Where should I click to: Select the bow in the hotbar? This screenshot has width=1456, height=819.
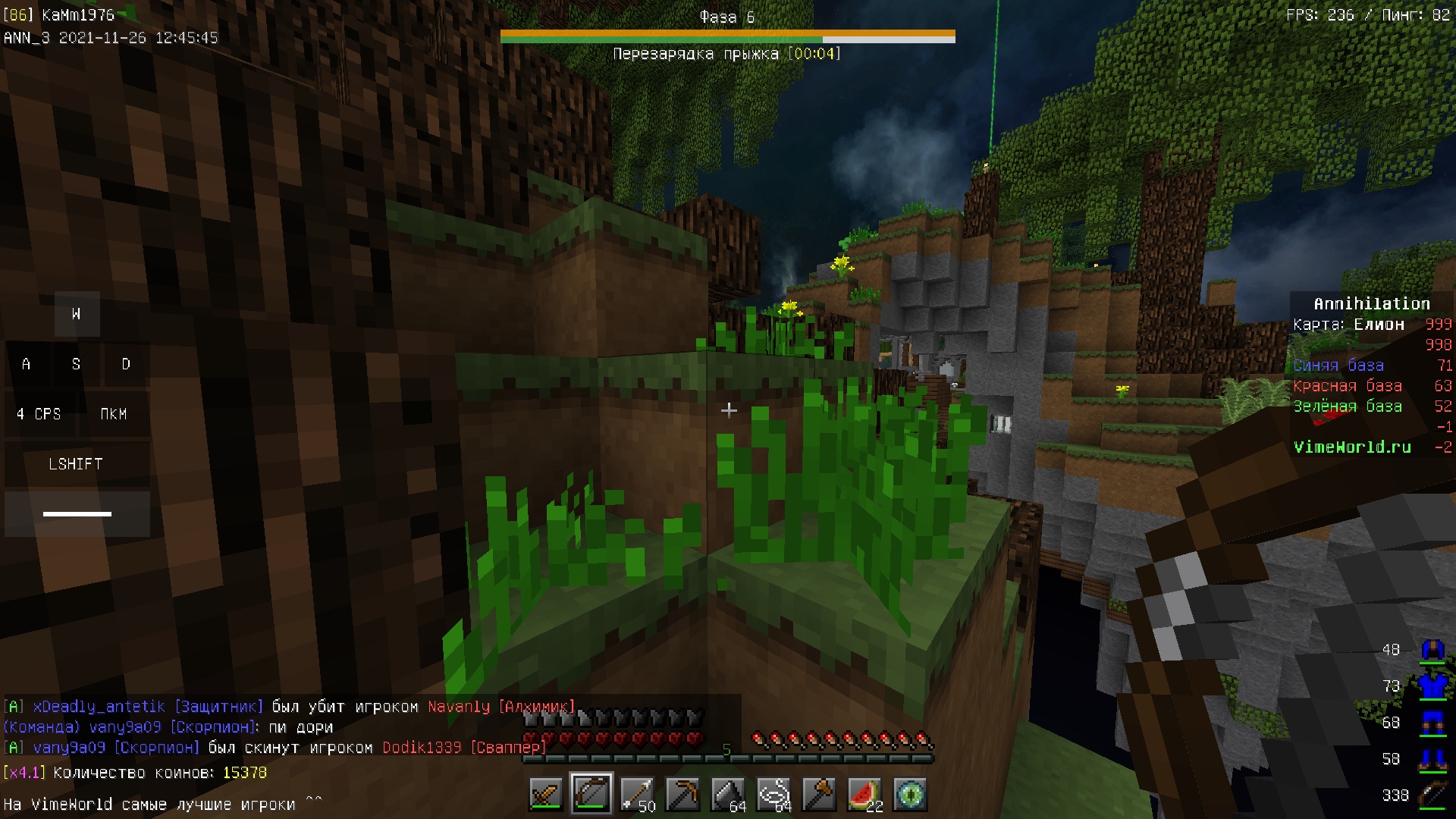591,795
